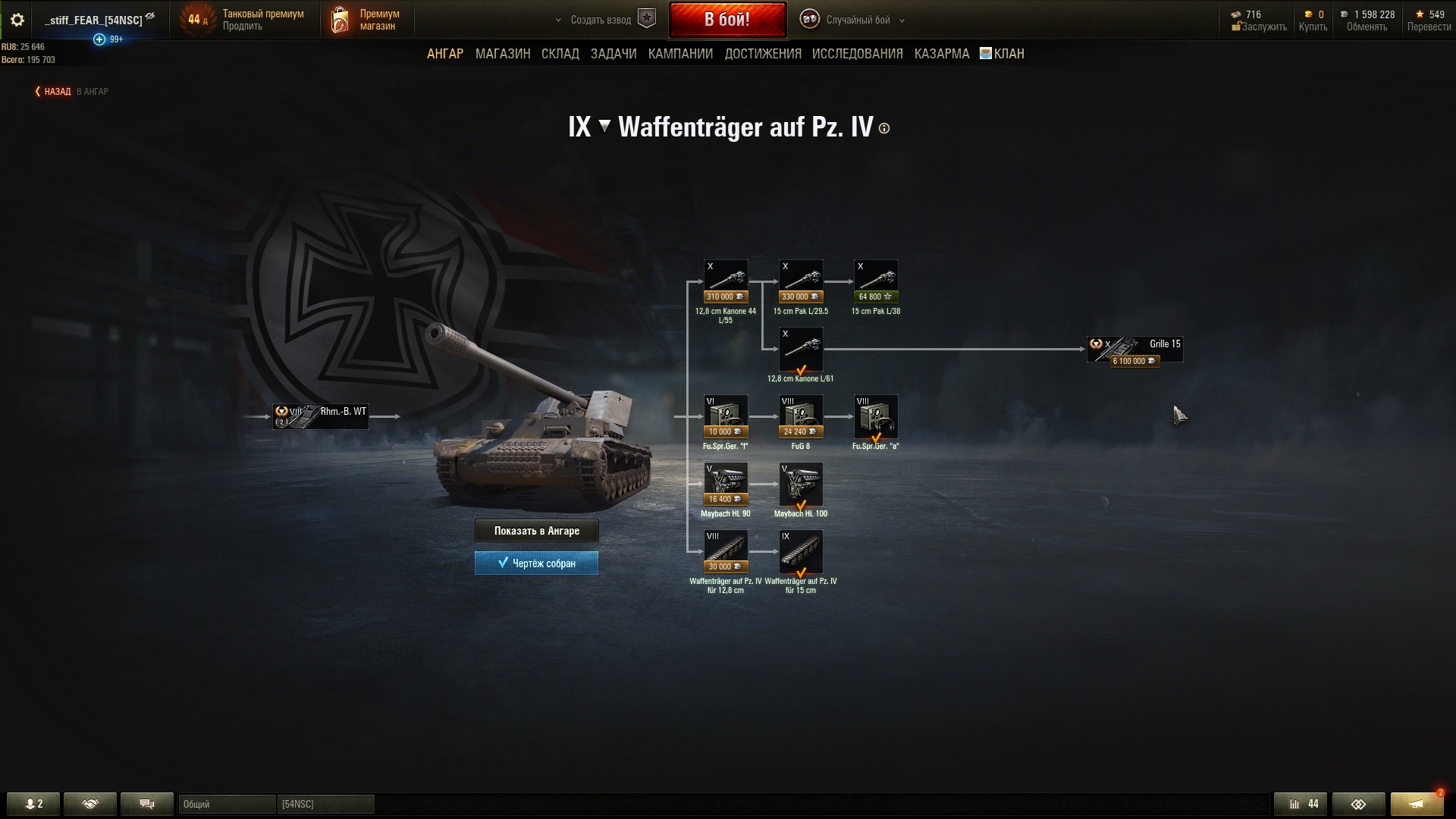Open the settings gear menu

pos(17,20)
